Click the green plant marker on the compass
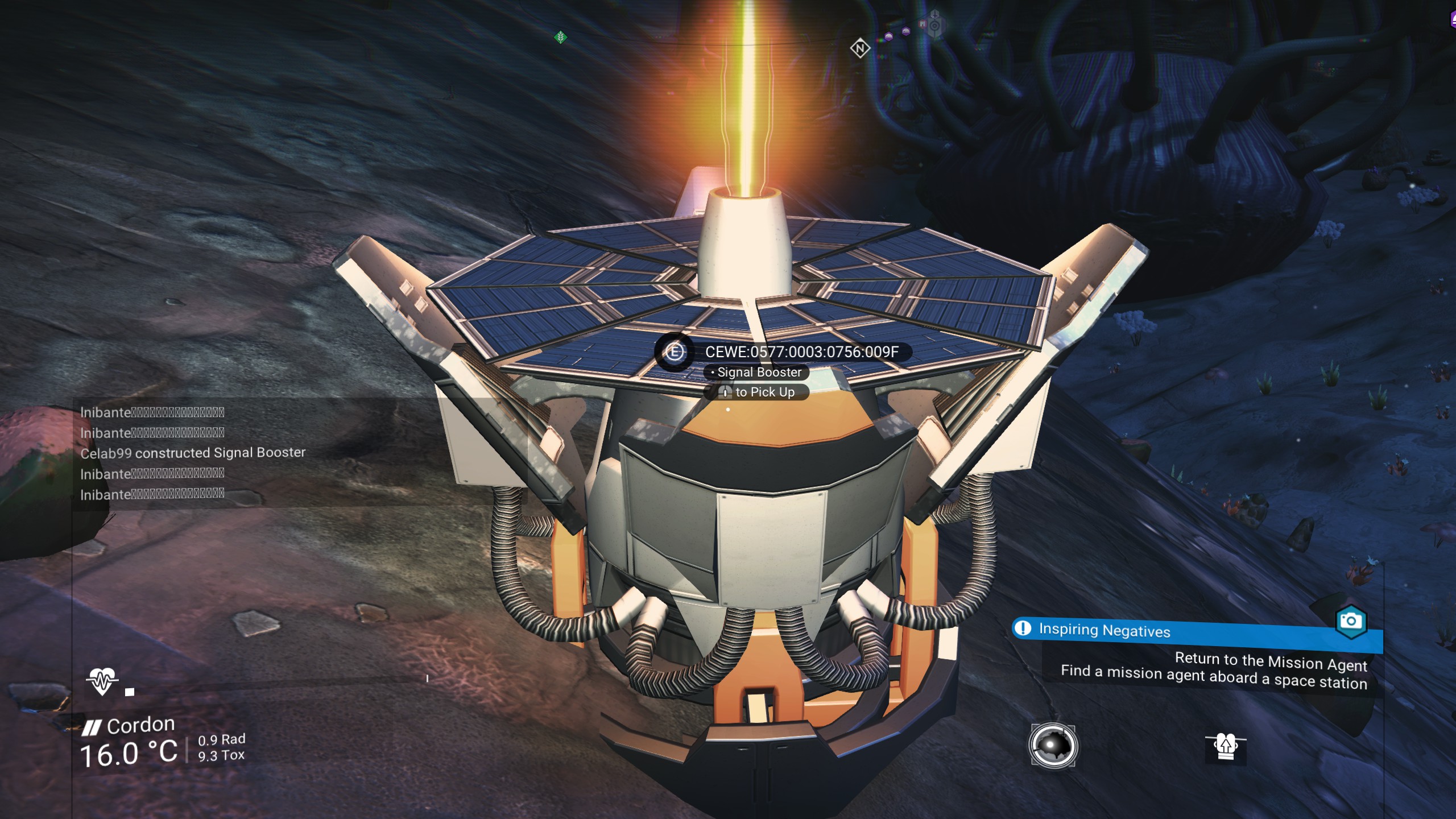Viewport: 1456px width, 819px height. point(560,38)
